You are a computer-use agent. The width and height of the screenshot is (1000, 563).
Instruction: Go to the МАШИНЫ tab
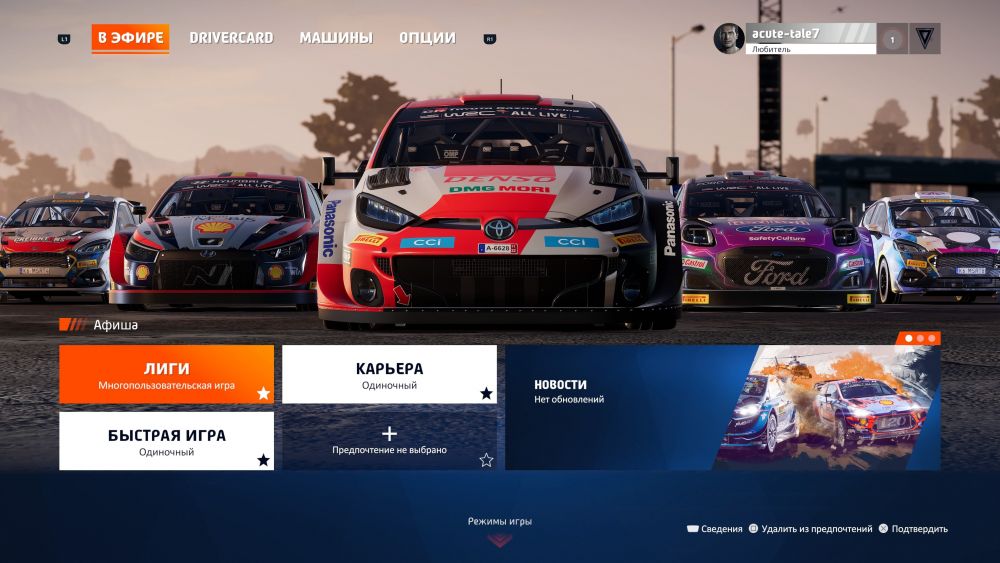point(336,38)
